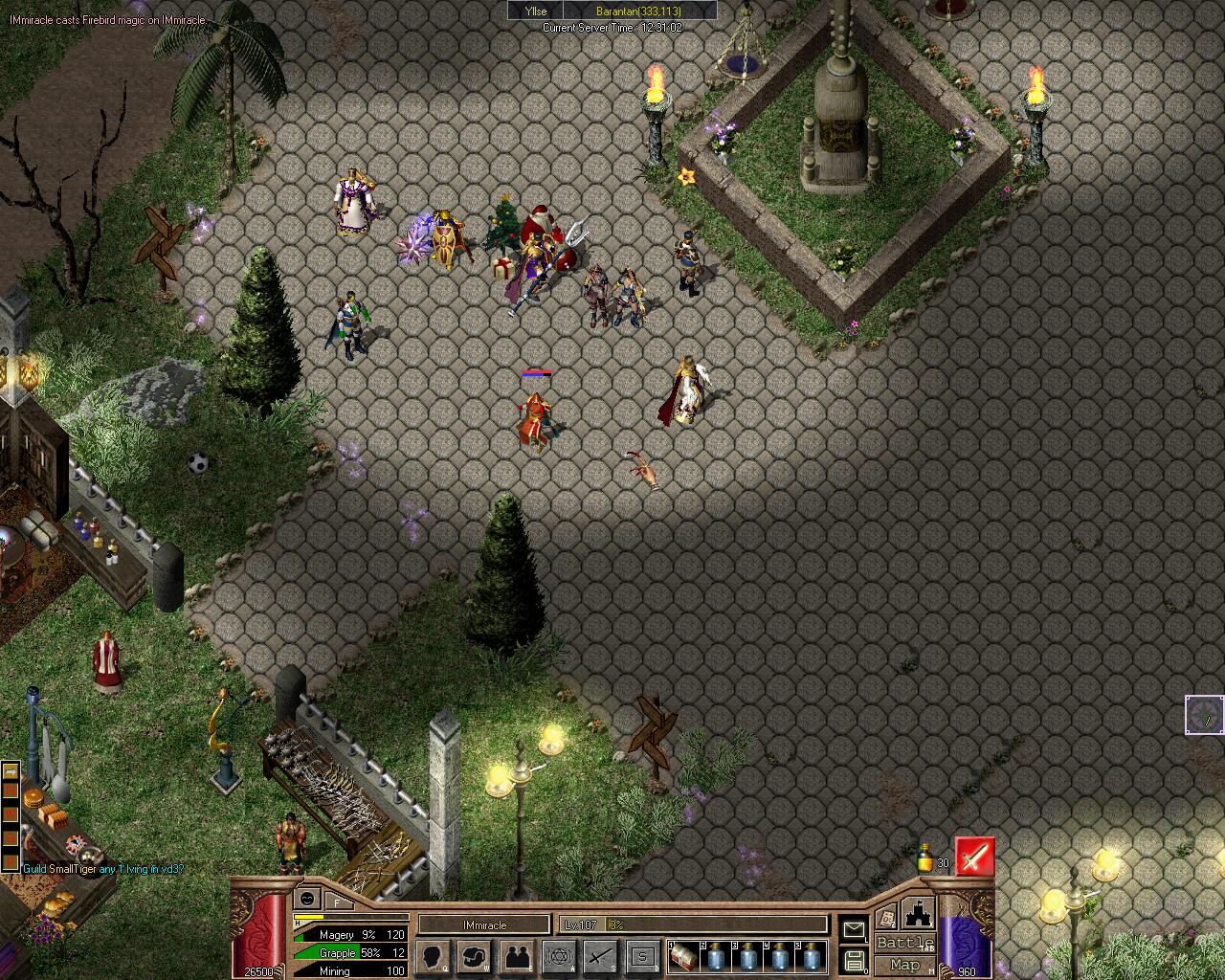
Task: Click the floppy disk save button
Action: (x=853, y=960)
